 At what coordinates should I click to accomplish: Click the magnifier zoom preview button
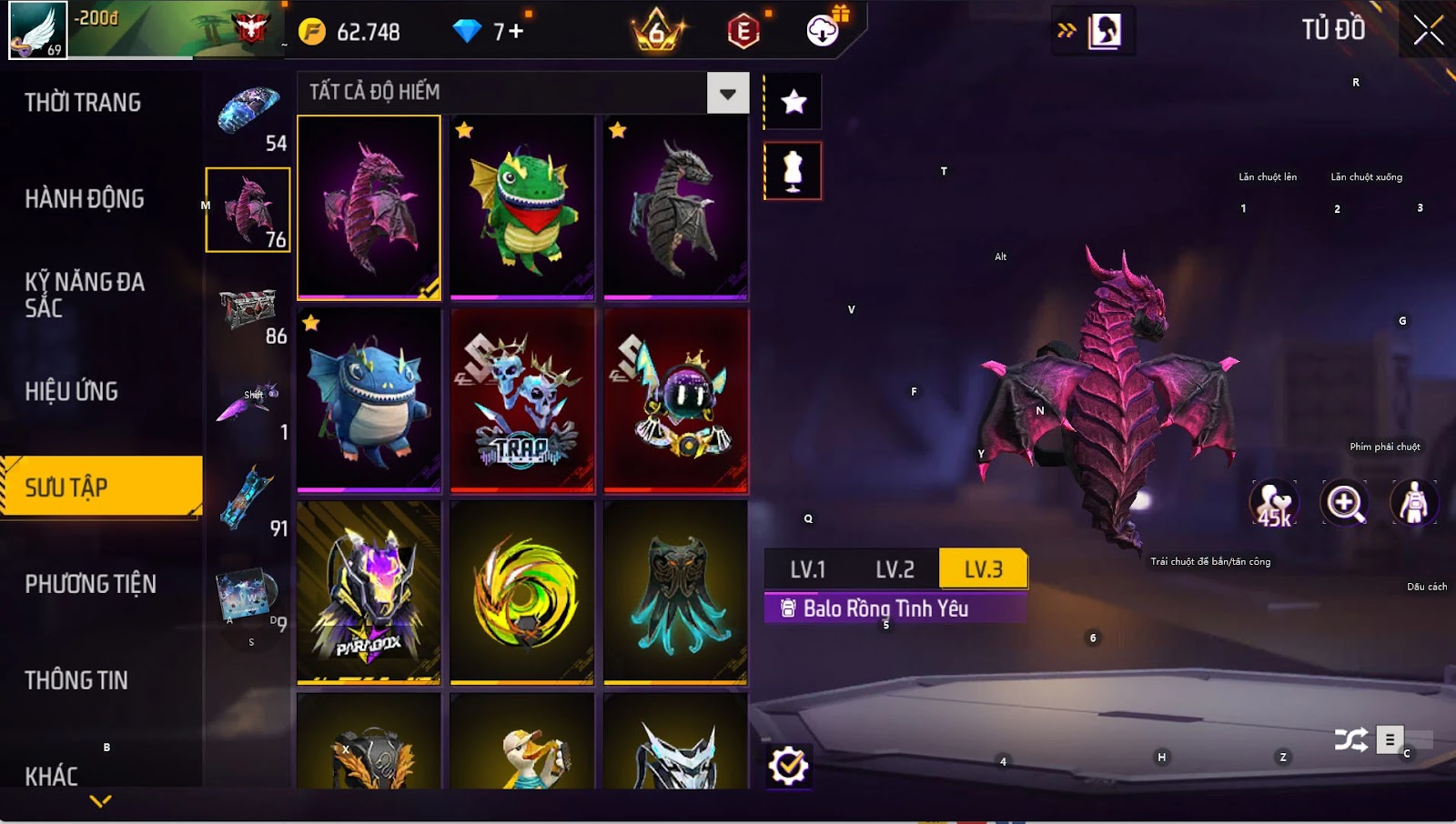[x=1345, y=503]
